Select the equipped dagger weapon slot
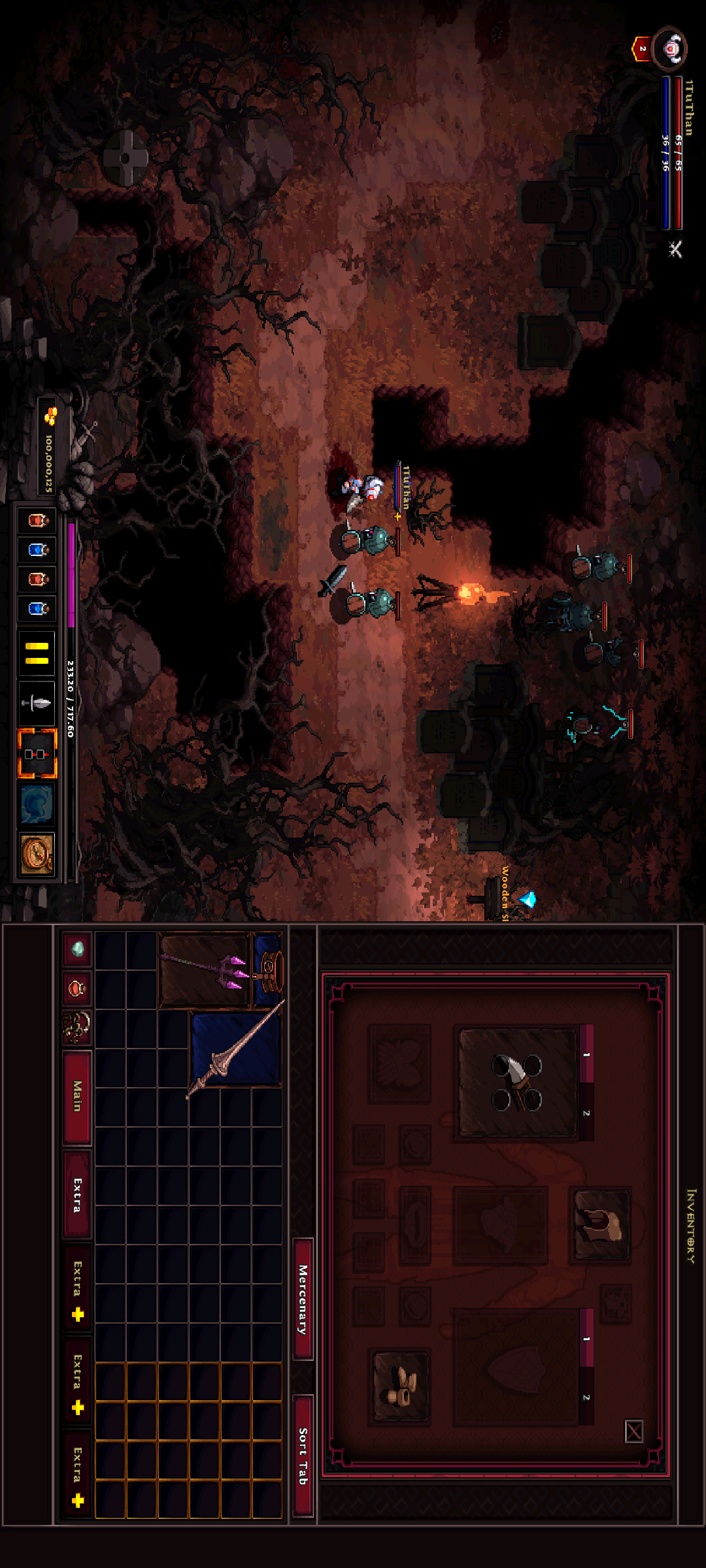706x1568 pixels. (517, 1083)
